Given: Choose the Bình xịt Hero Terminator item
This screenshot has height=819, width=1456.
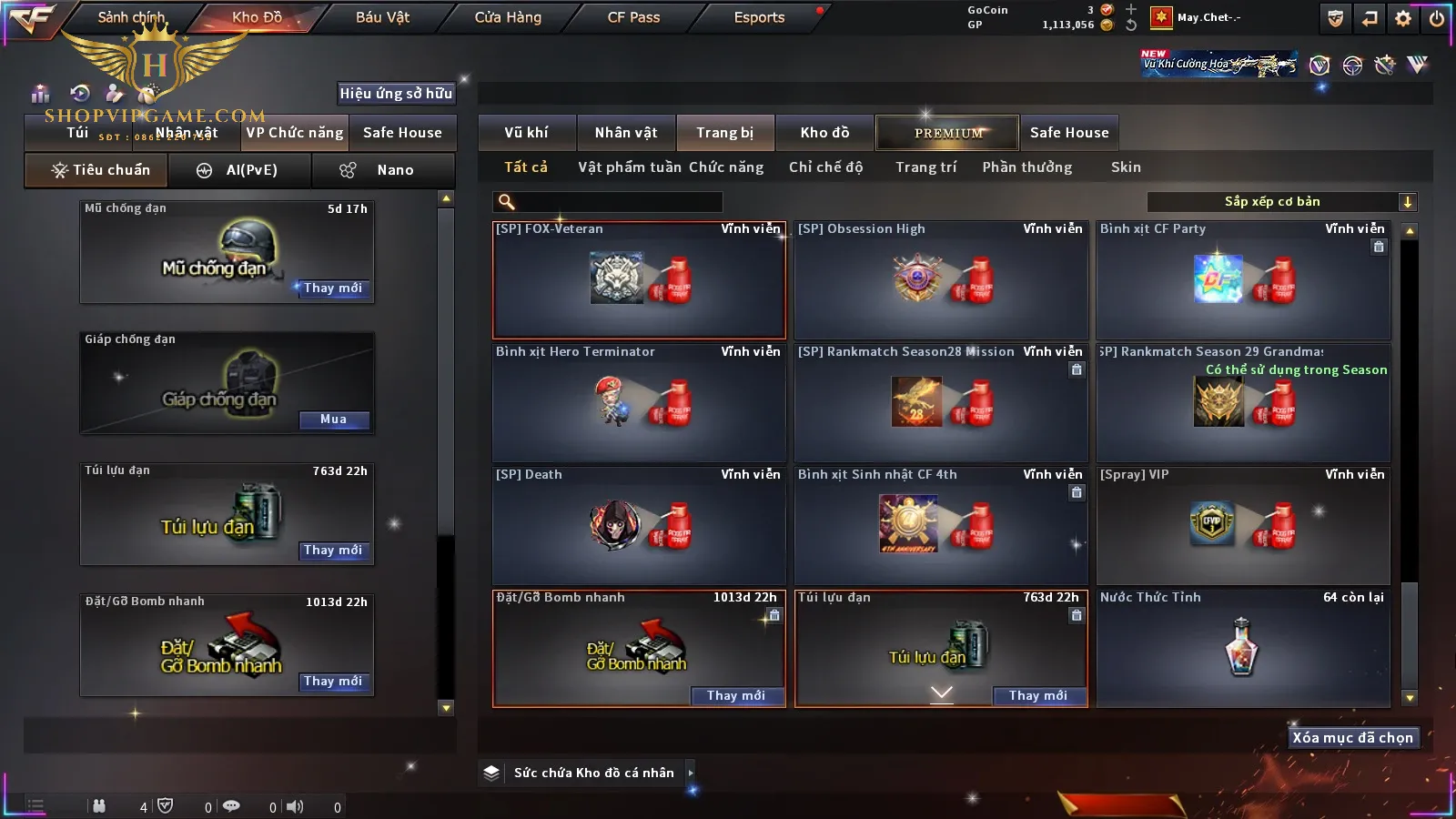Looking at the screenshot, I should pos(639,402).
